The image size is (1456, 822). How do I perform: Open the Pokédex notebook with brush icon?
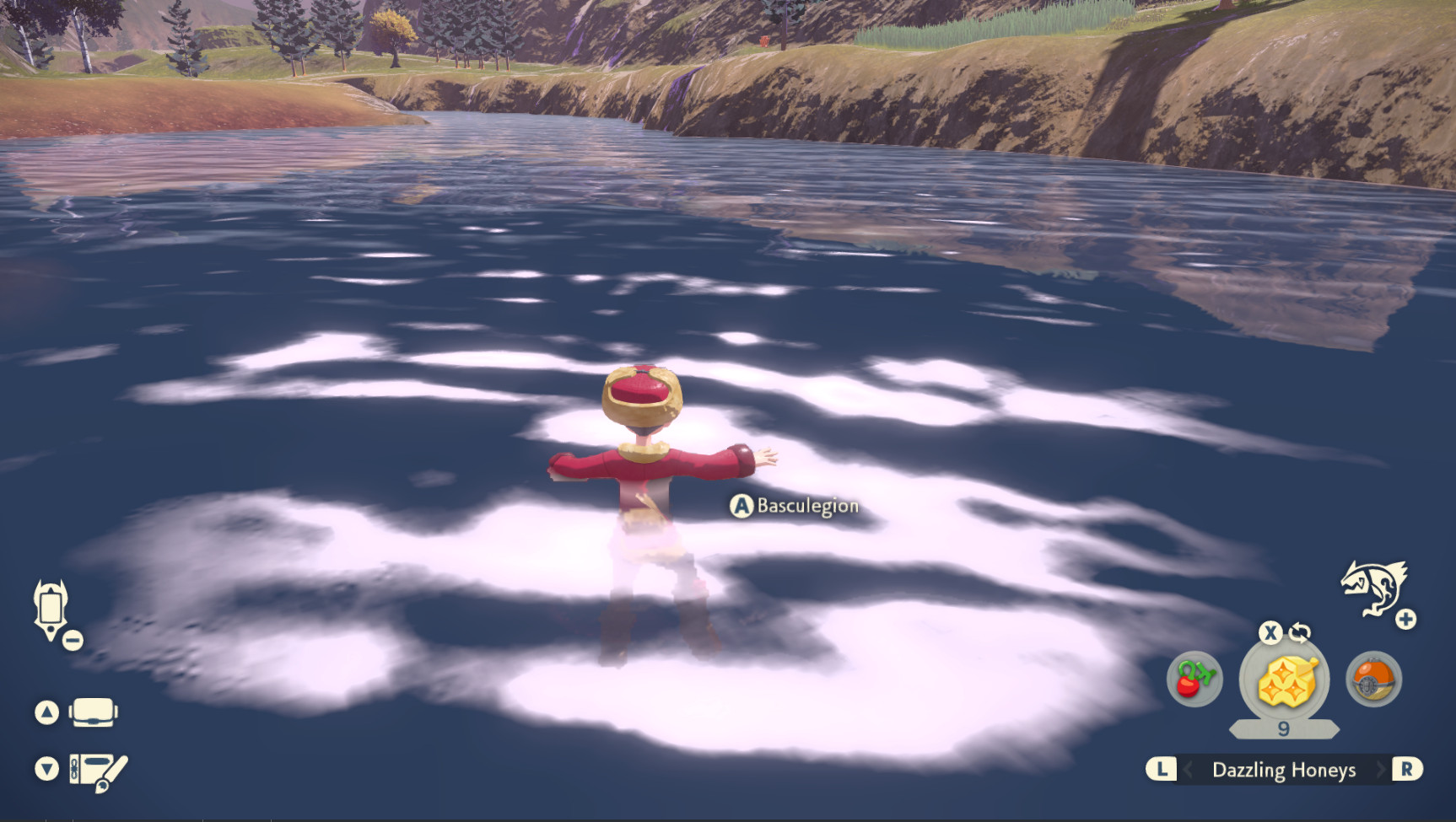tap(98, 771)
